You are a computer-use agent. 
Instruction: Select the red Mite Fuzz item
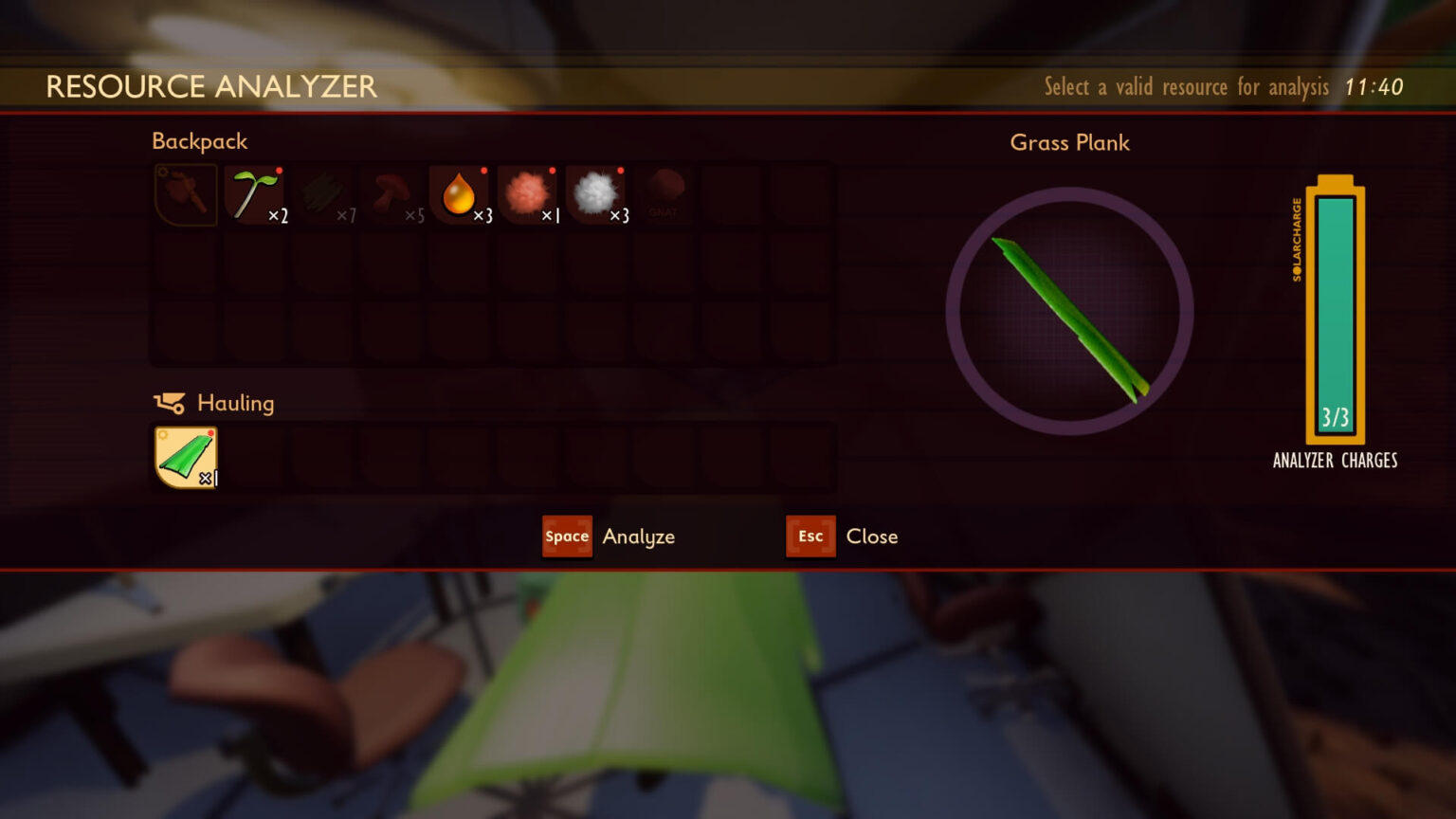(527, 194)
